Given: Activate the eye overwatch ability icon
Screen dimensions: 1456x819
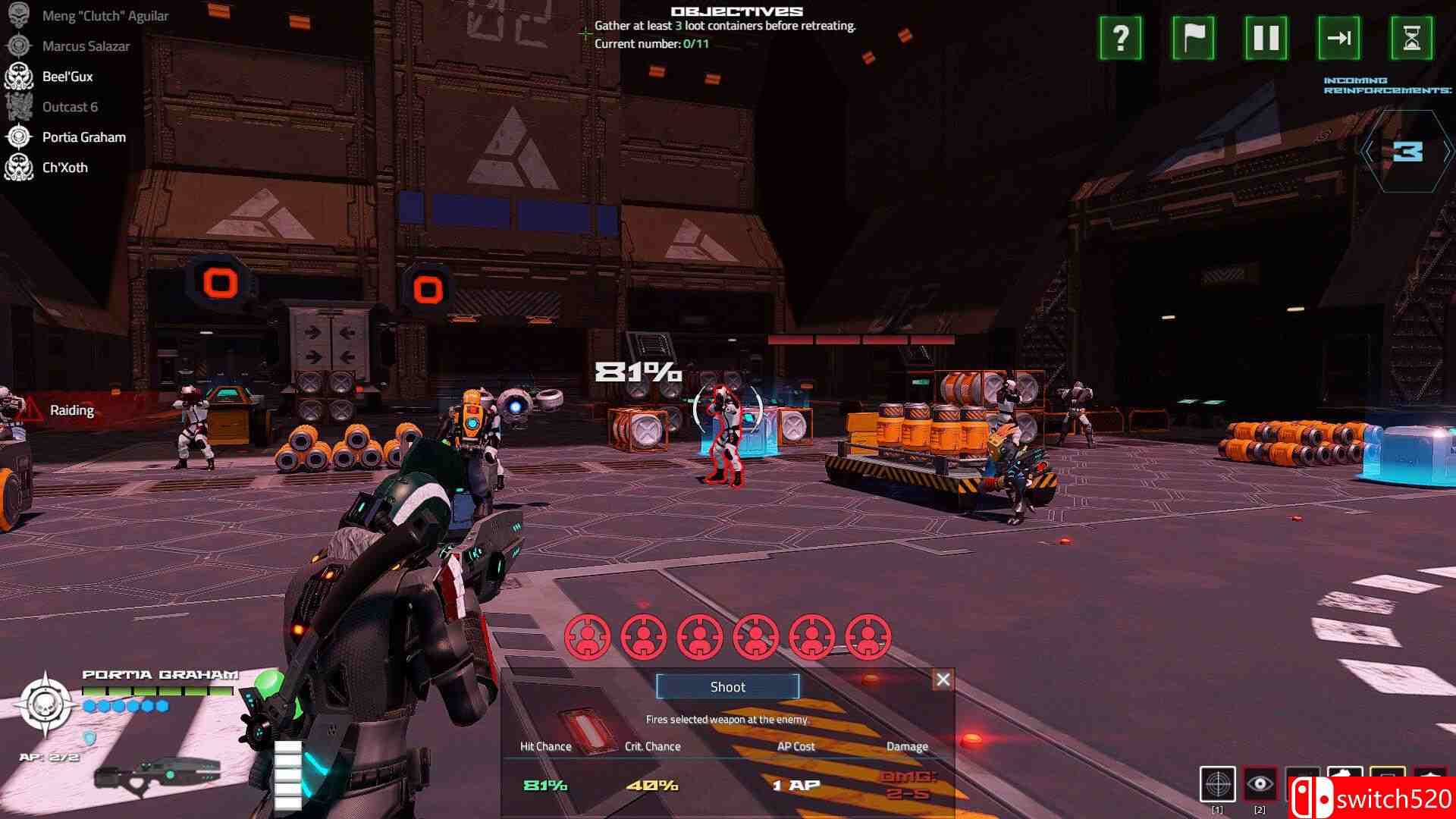Looking at the screenshot, I should pos(1260,784).
